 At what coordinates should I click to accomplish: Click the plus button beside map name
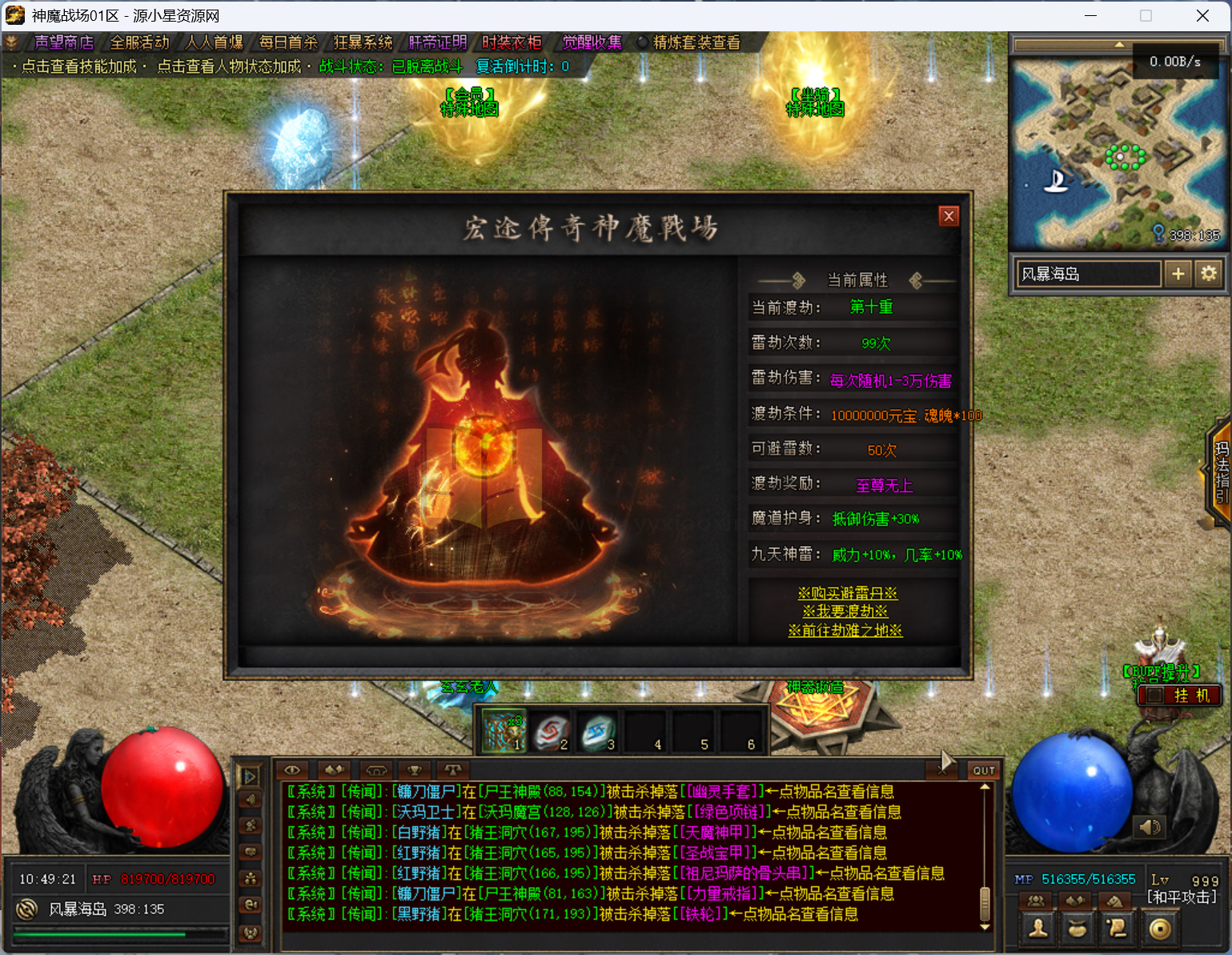tap(1178, 273)
